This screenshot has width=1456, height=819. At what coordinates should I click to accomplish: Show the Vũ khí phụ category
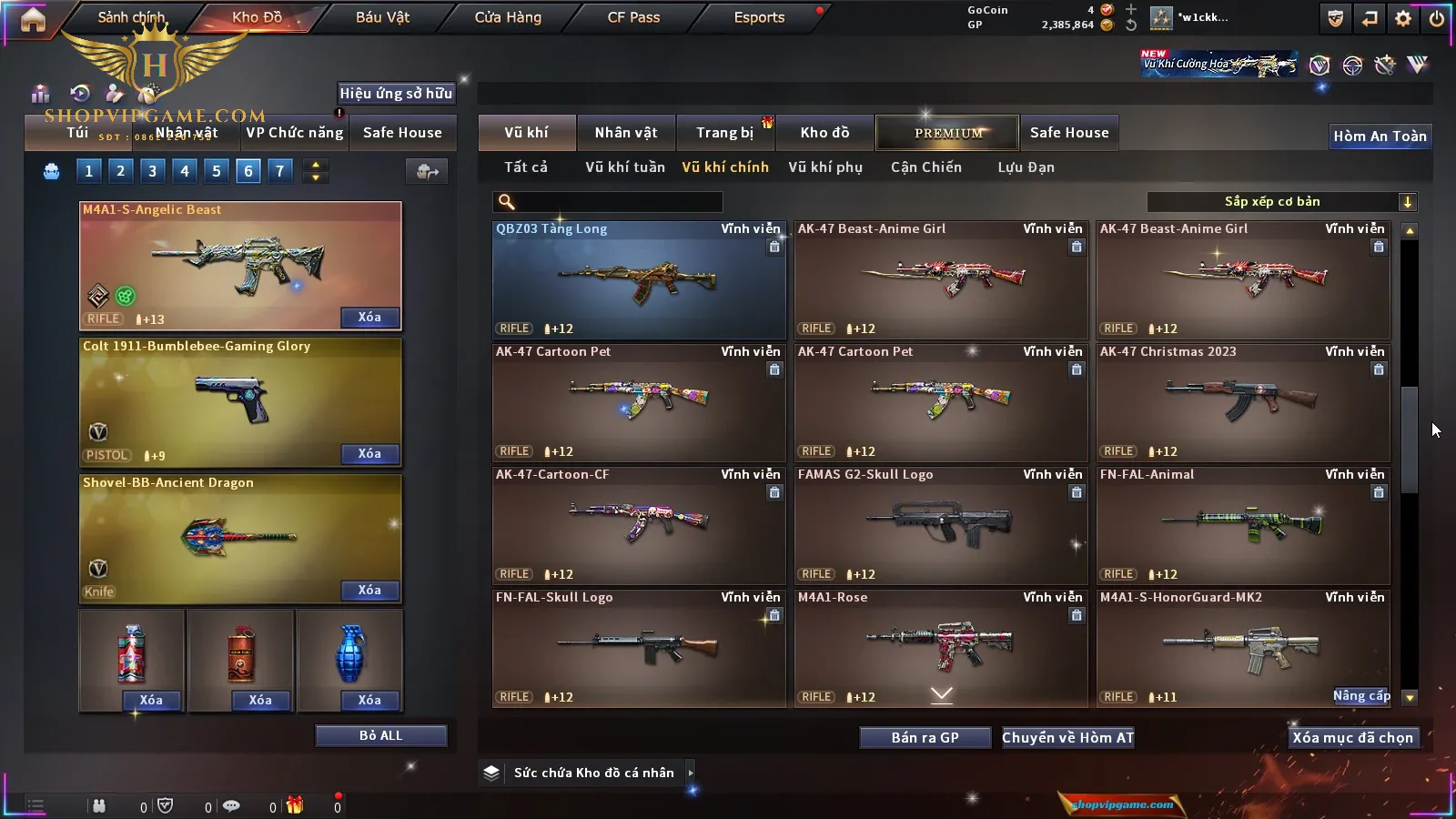coord(824,167)
